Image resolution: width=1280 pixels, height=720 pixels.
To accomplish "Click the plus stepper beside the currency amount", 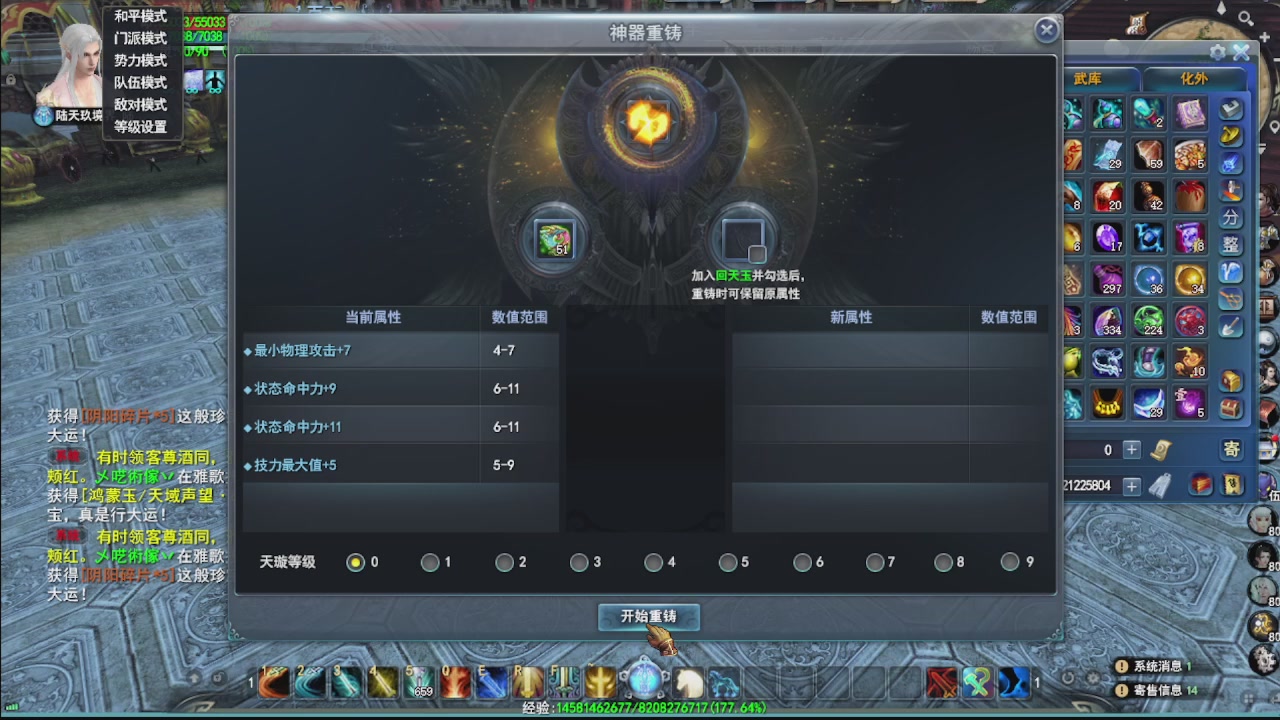I will (x=1134, y=487).
